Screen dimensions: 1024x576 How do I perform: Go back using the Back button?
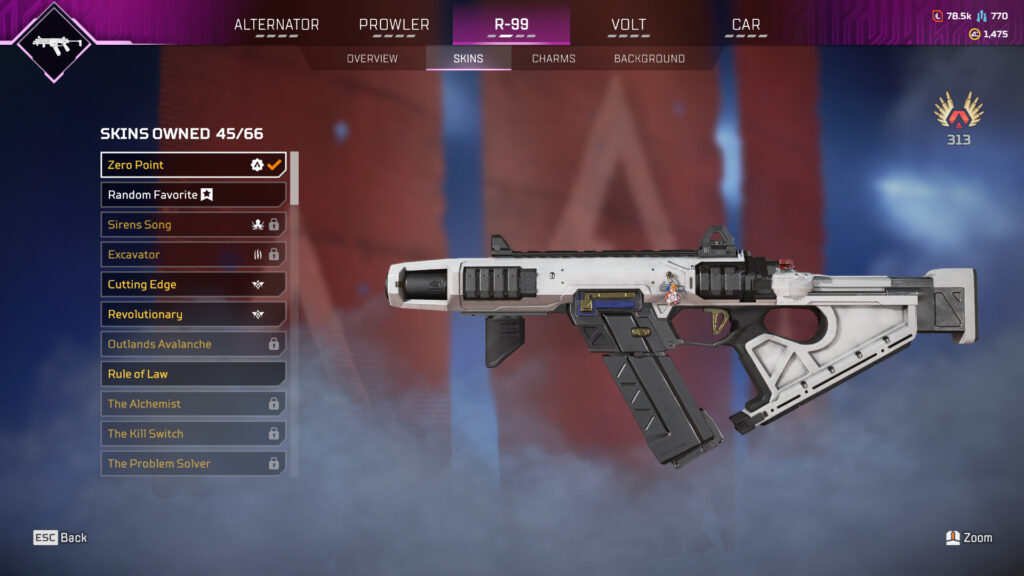click(61, 538)
